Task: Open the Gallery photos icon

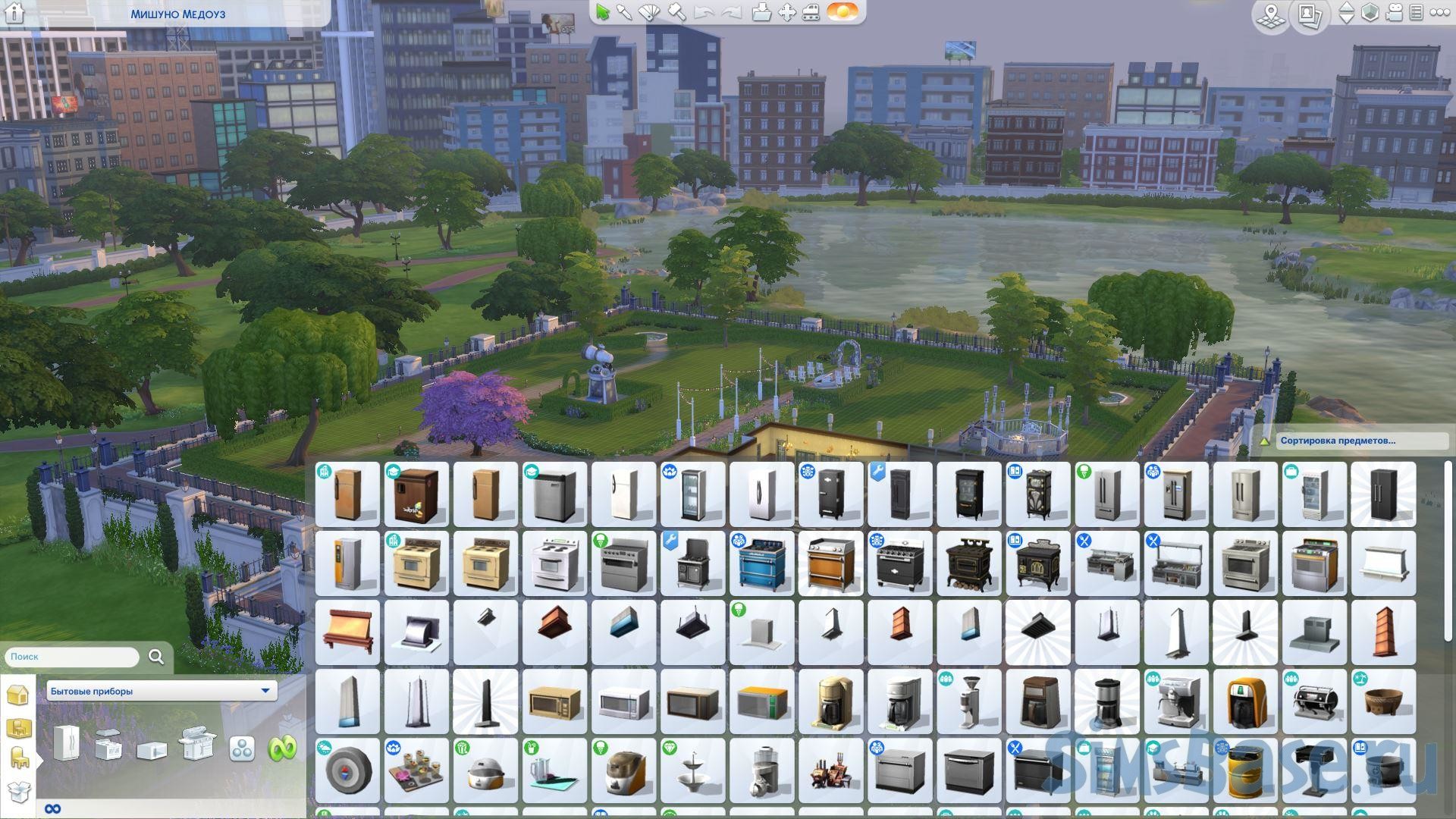Action: click(1309, 15)
